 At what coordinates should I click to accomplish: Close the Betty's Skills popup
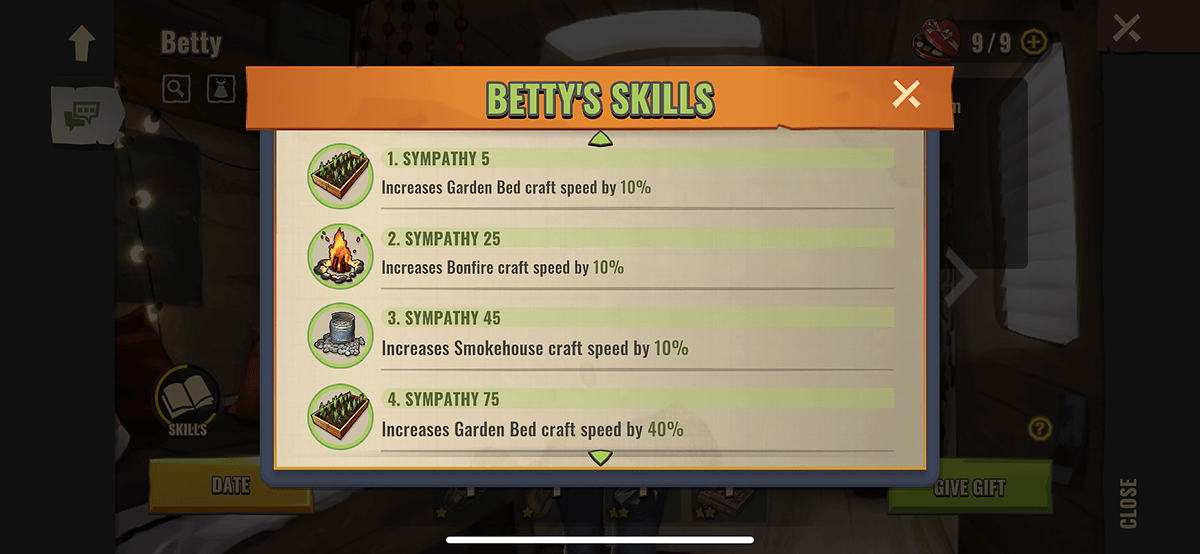point(906,95)
